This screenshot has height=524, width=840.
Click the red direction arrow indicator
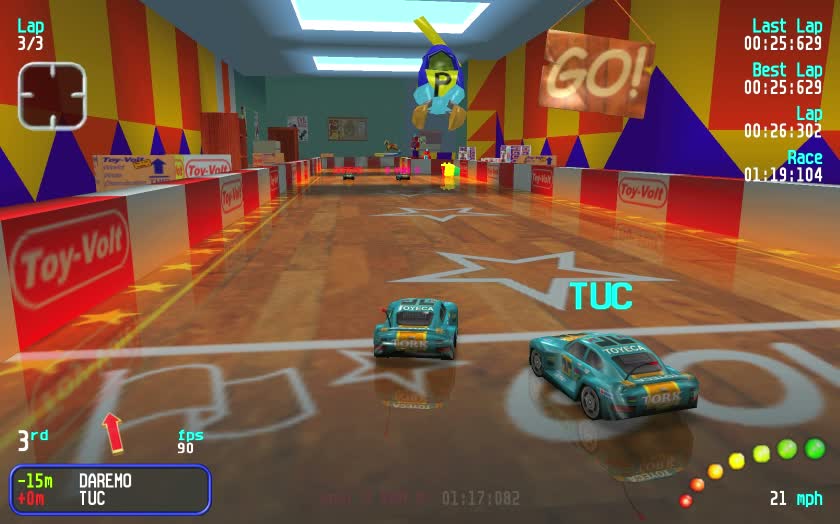tap(112, 431)
